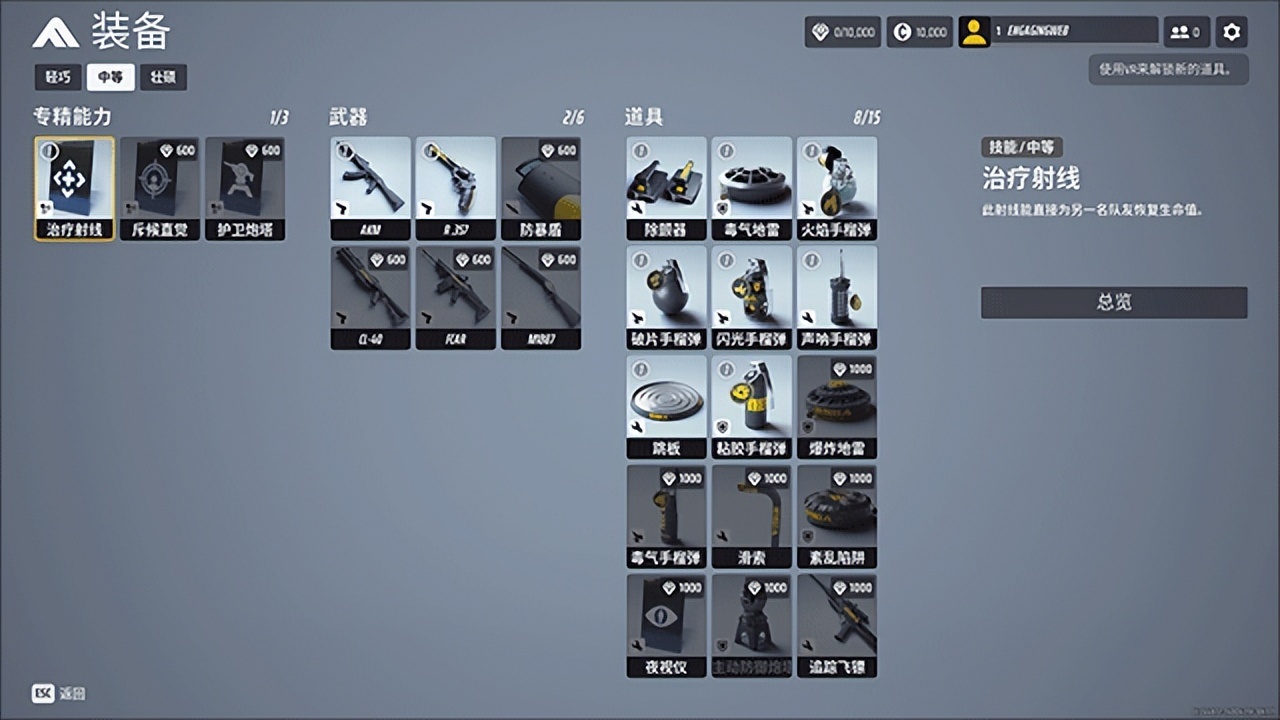Switch to the 轻巧 build tab
The width and height of the screenshot is (1280, 720).
click(58, 77)
